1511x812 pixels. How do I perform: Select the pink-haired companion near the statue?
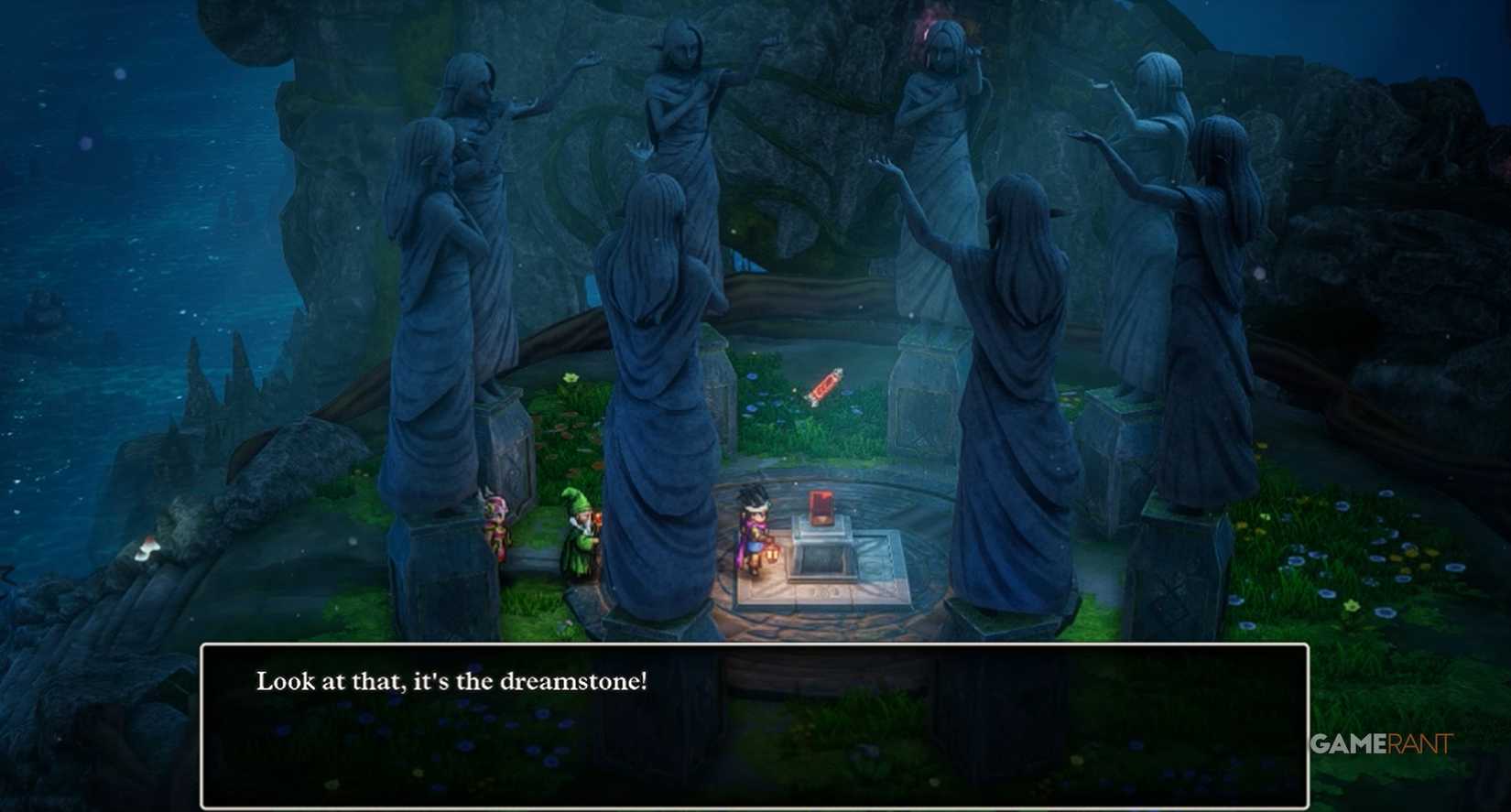(495, 526)
